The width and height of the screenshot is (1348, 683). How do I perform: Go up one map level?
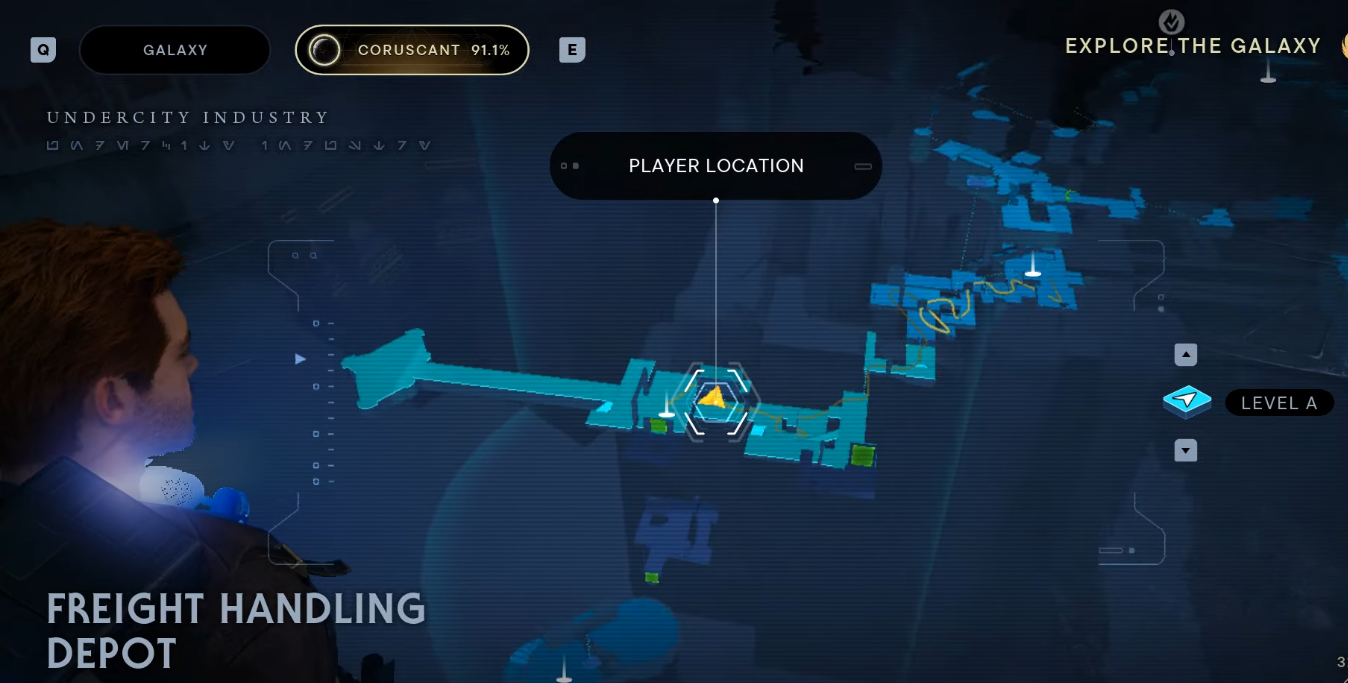1186,355
